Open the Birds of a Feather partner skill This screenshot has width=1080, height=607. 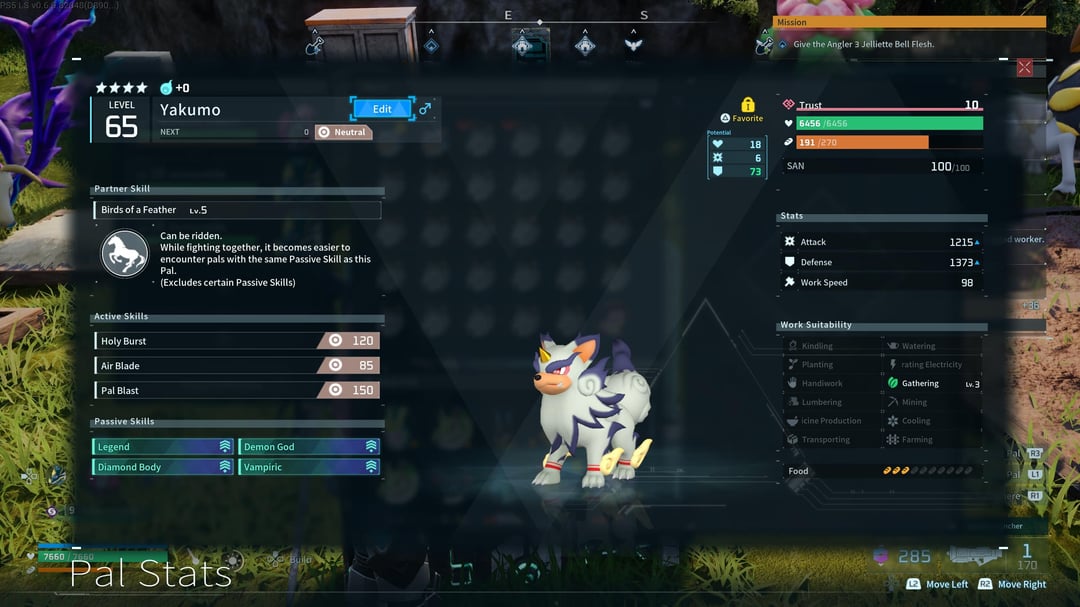click(x=237, y=210)
